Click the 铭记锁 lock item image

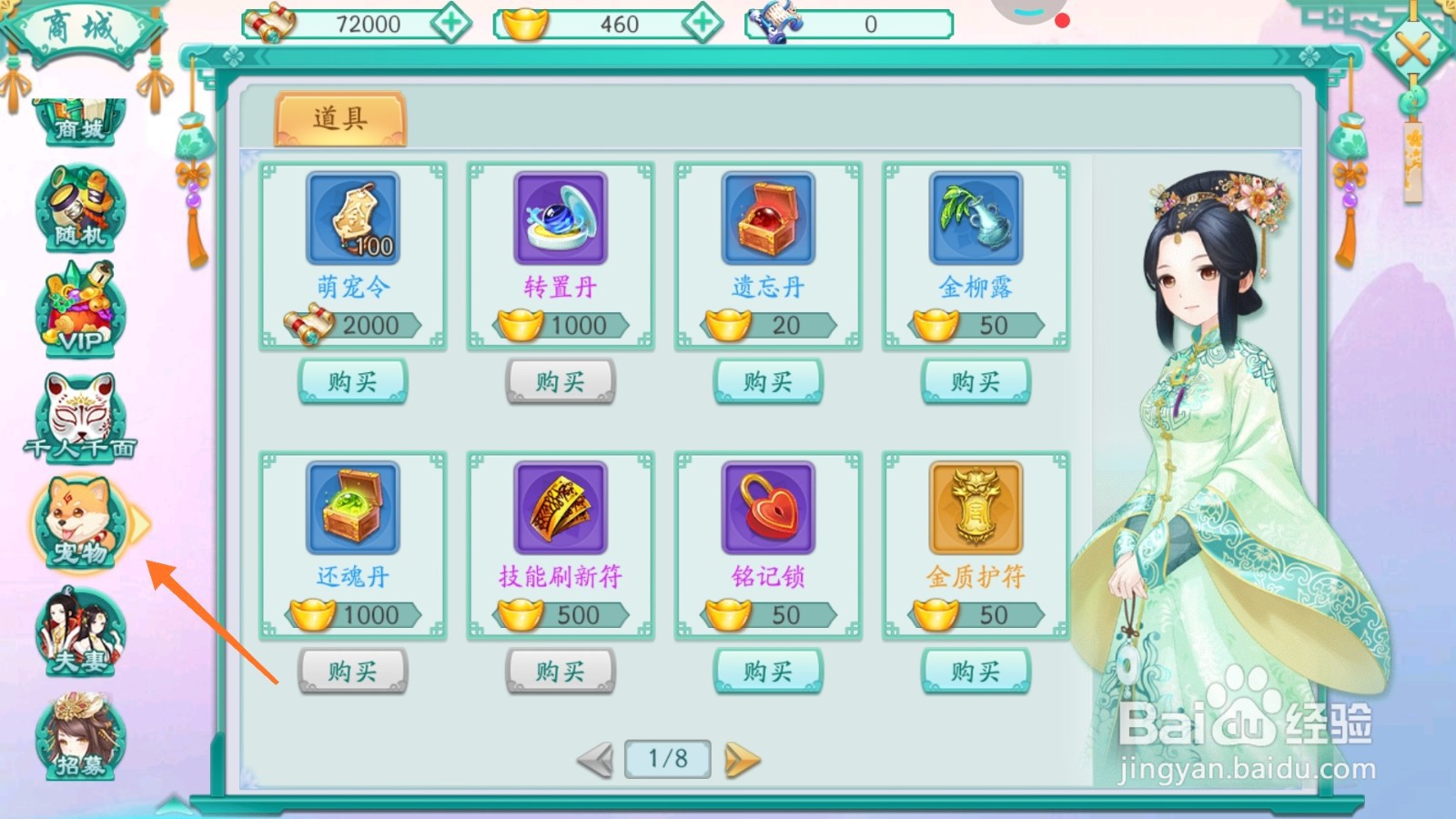(768, 507)
